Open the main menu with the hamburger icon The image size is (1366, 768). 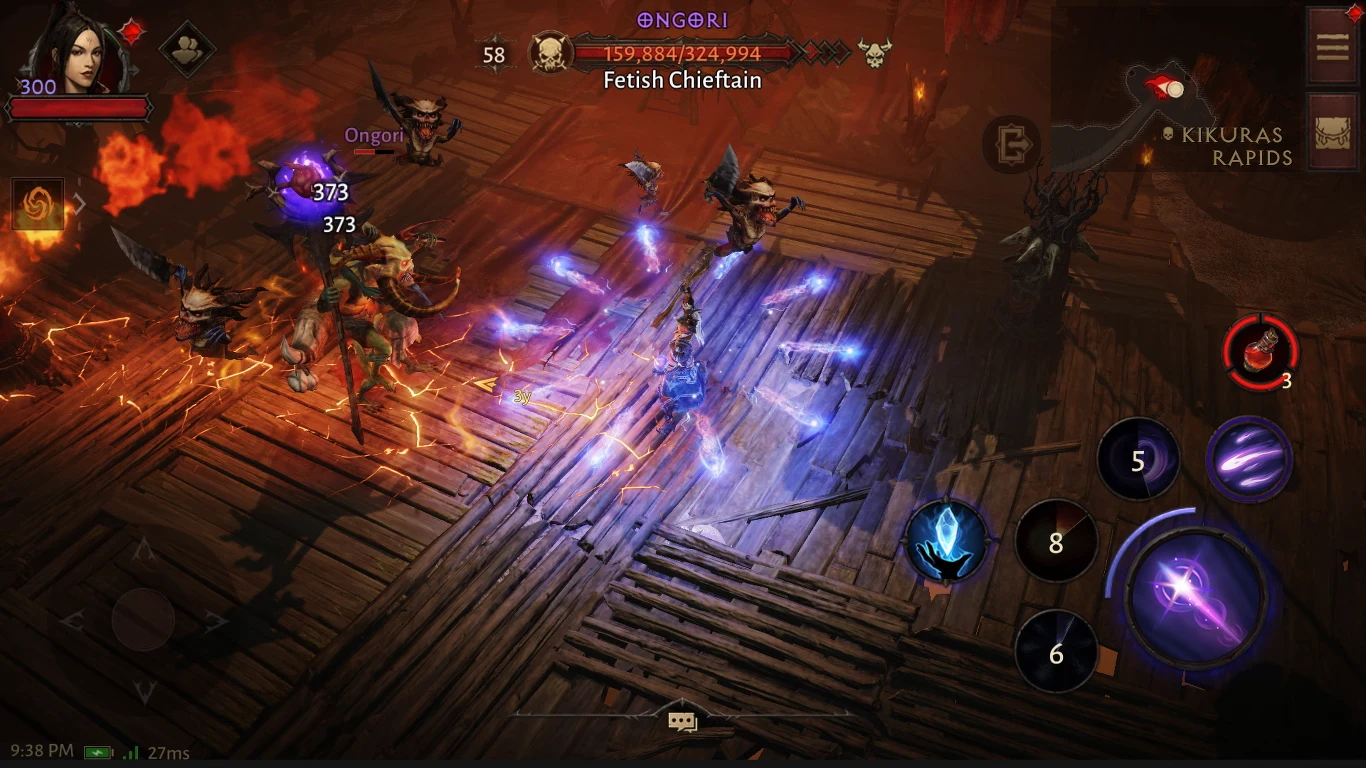coord(1333,47)
